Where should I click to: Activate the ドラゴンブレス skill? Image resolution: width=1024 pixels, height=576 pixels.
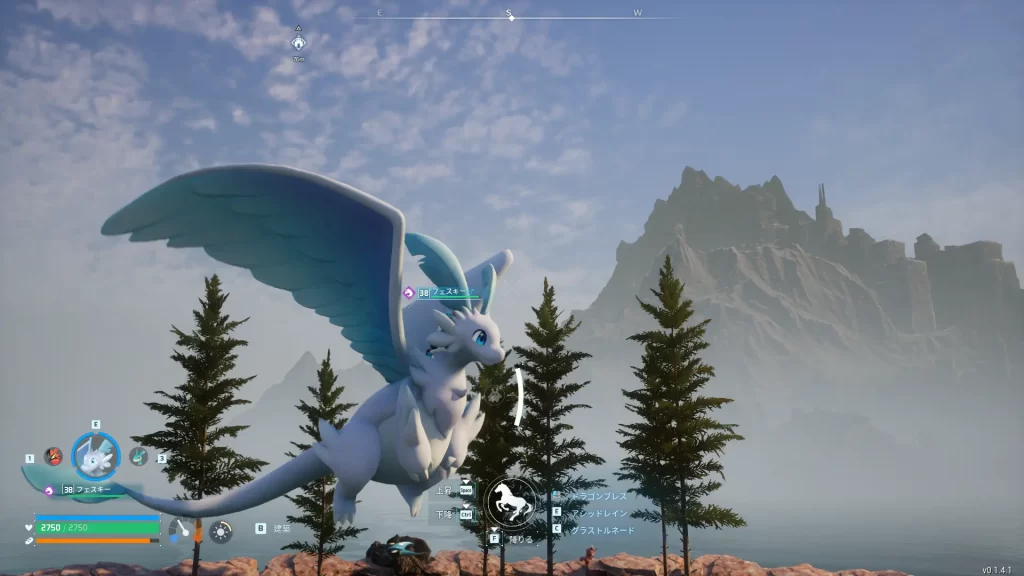coord(600,496)
